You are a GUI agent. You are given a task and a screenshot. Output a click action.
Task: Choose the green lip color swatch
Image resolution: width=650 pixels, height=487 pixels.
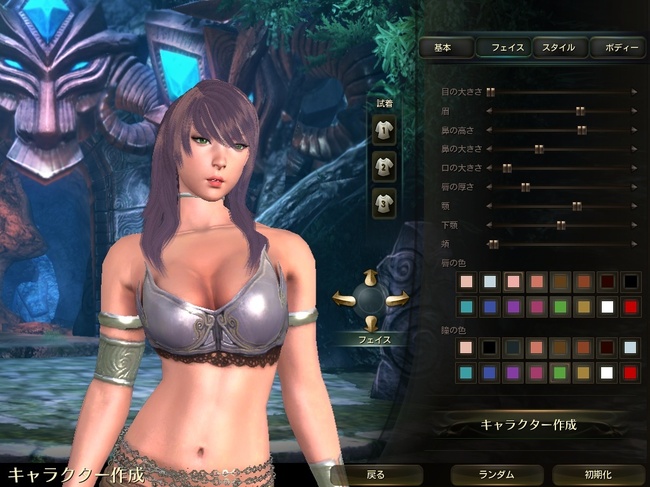(560, 306)
